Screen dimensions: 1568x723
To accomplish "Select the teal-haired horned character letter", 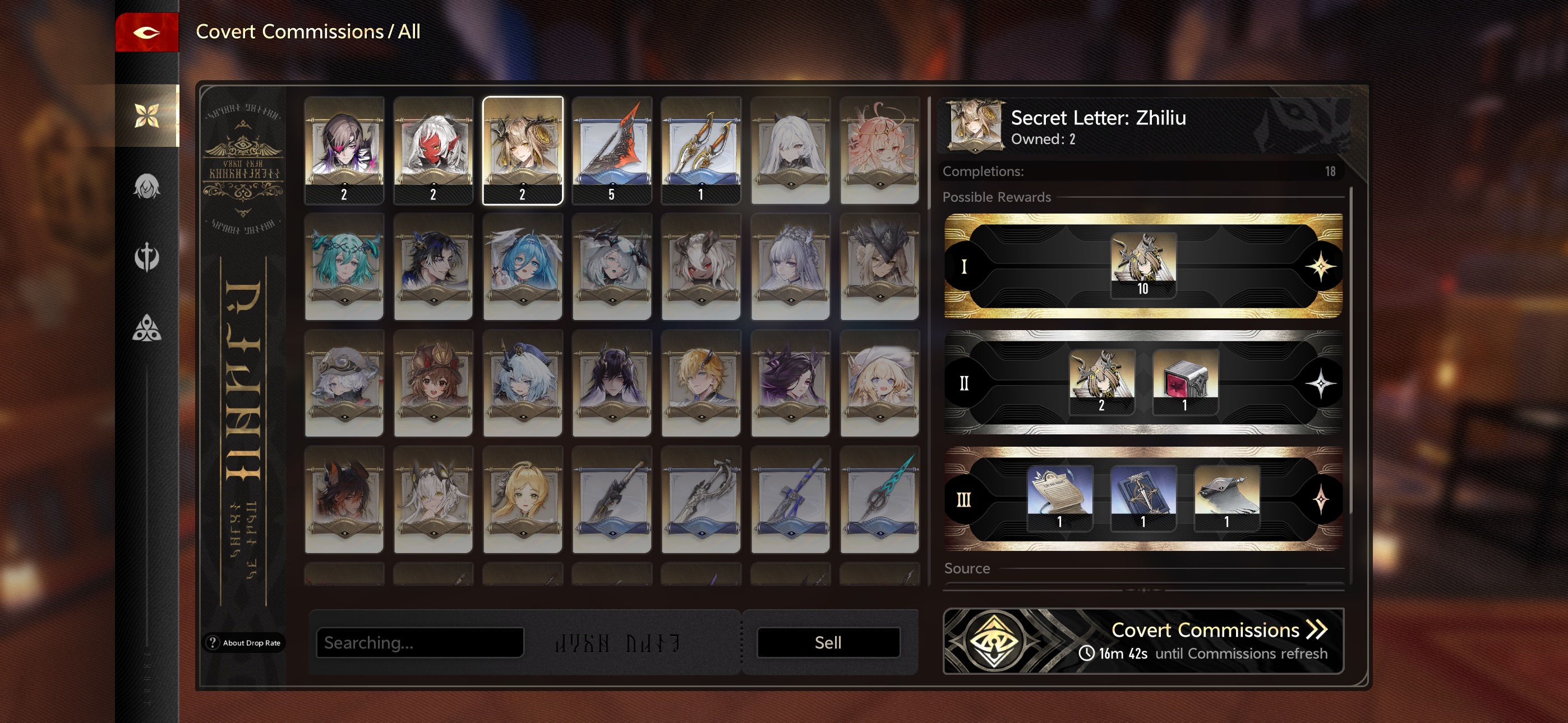I will pos(344,267).
